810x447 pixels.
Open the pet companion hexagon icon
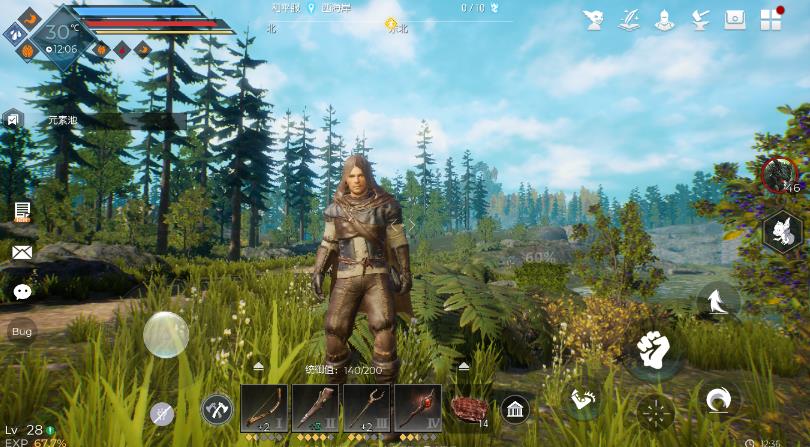(782, 232)
